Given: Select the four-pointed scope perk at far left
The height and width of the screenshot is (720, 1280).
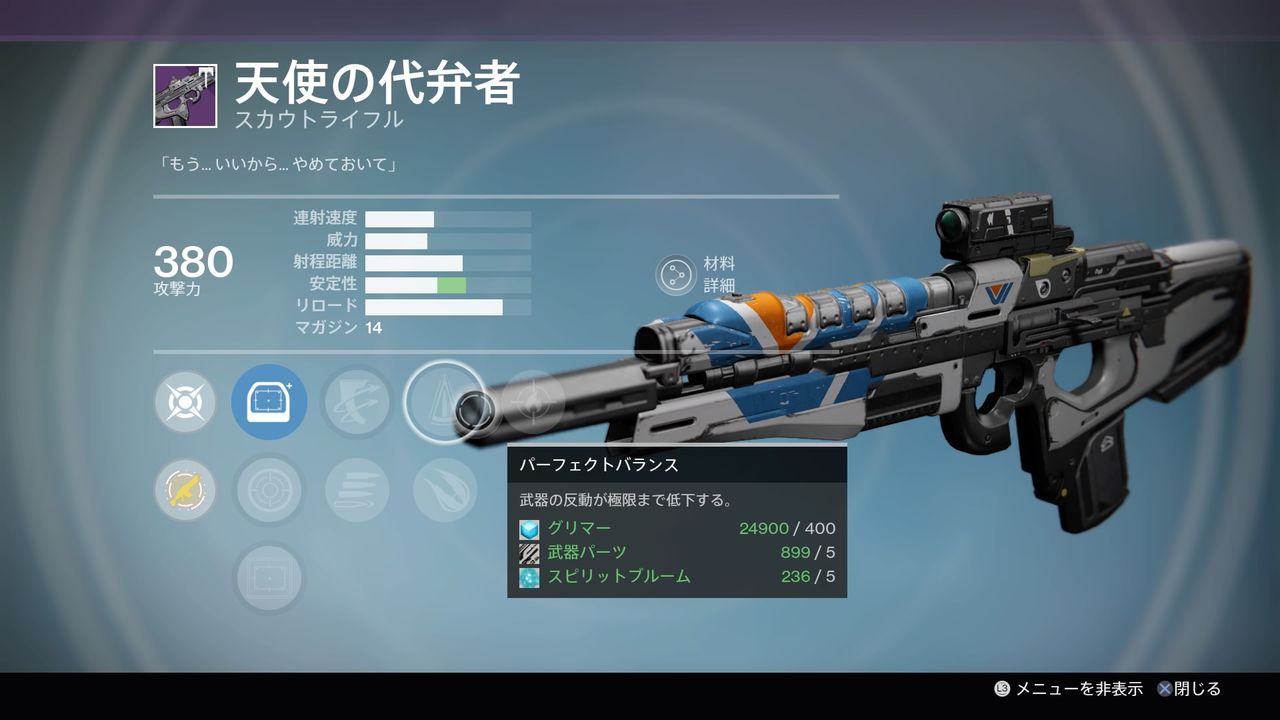Looking at the screenshot, I should 185,403.
